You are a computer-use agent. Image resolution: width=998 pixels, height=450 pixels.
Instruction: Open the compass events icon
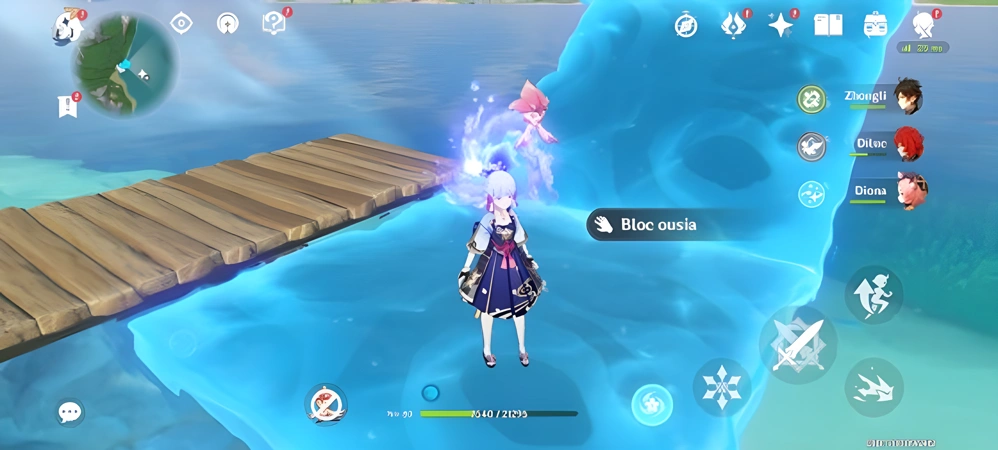point(686,25)
